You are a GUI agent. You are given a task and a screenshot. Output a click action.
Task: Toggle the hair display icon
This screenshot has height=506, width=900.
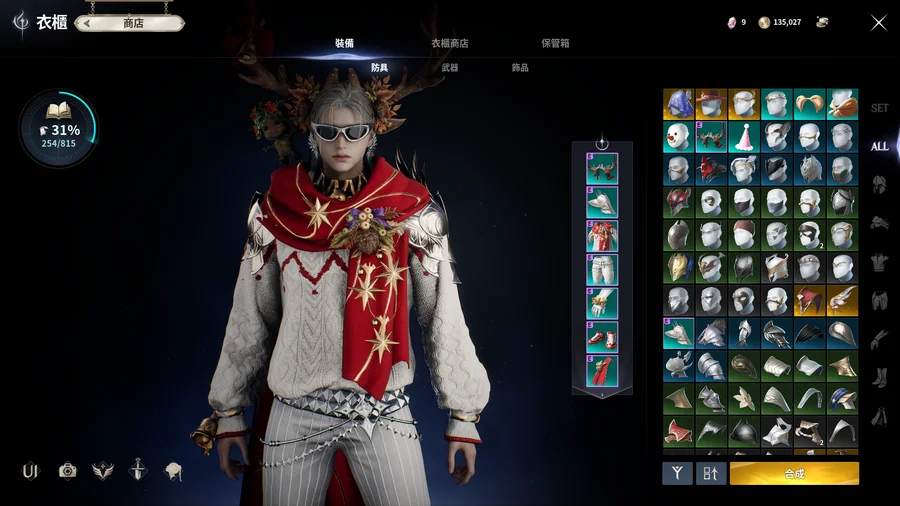point(174,470)
